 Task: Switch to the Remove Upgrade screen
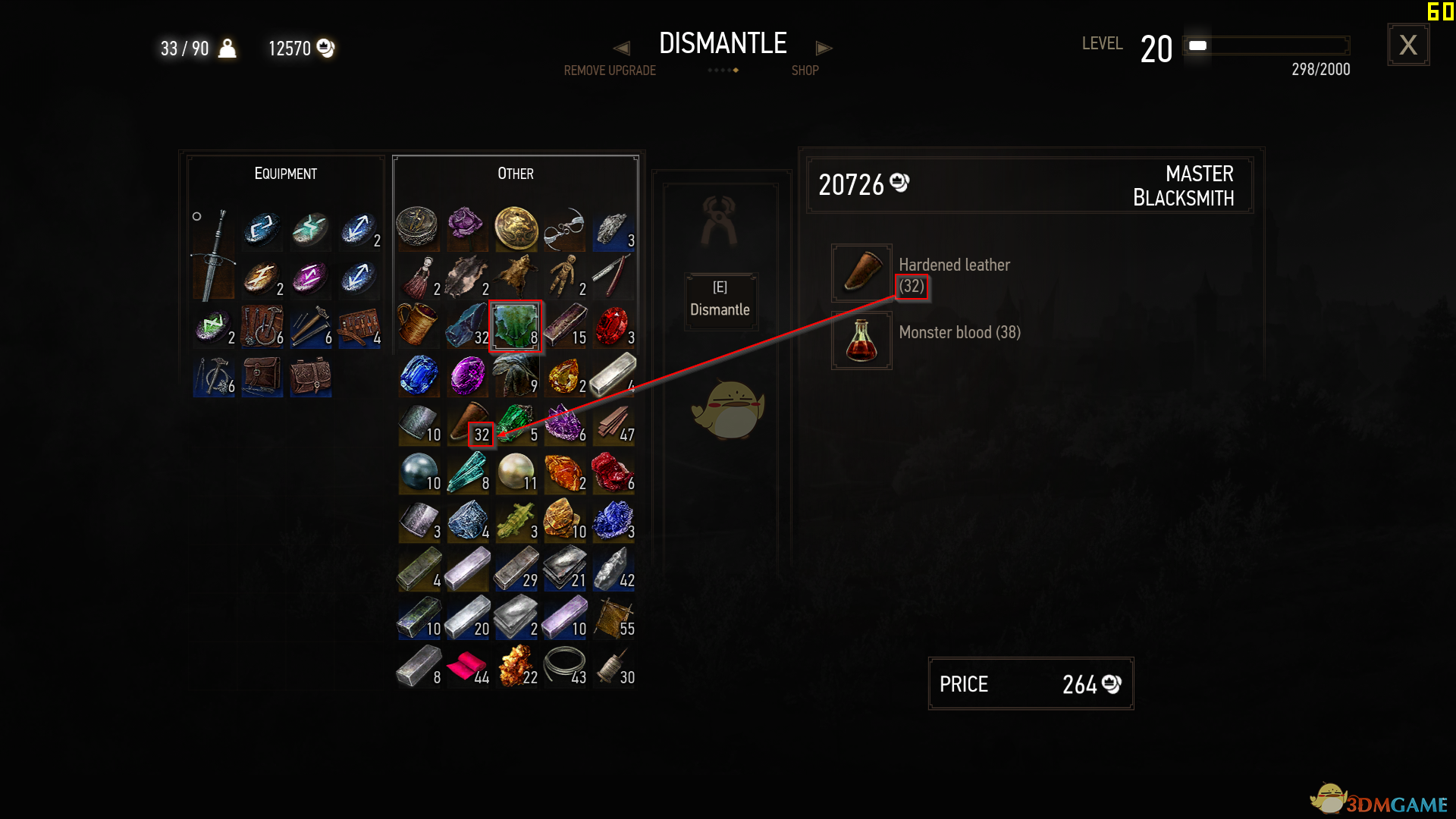610,70
